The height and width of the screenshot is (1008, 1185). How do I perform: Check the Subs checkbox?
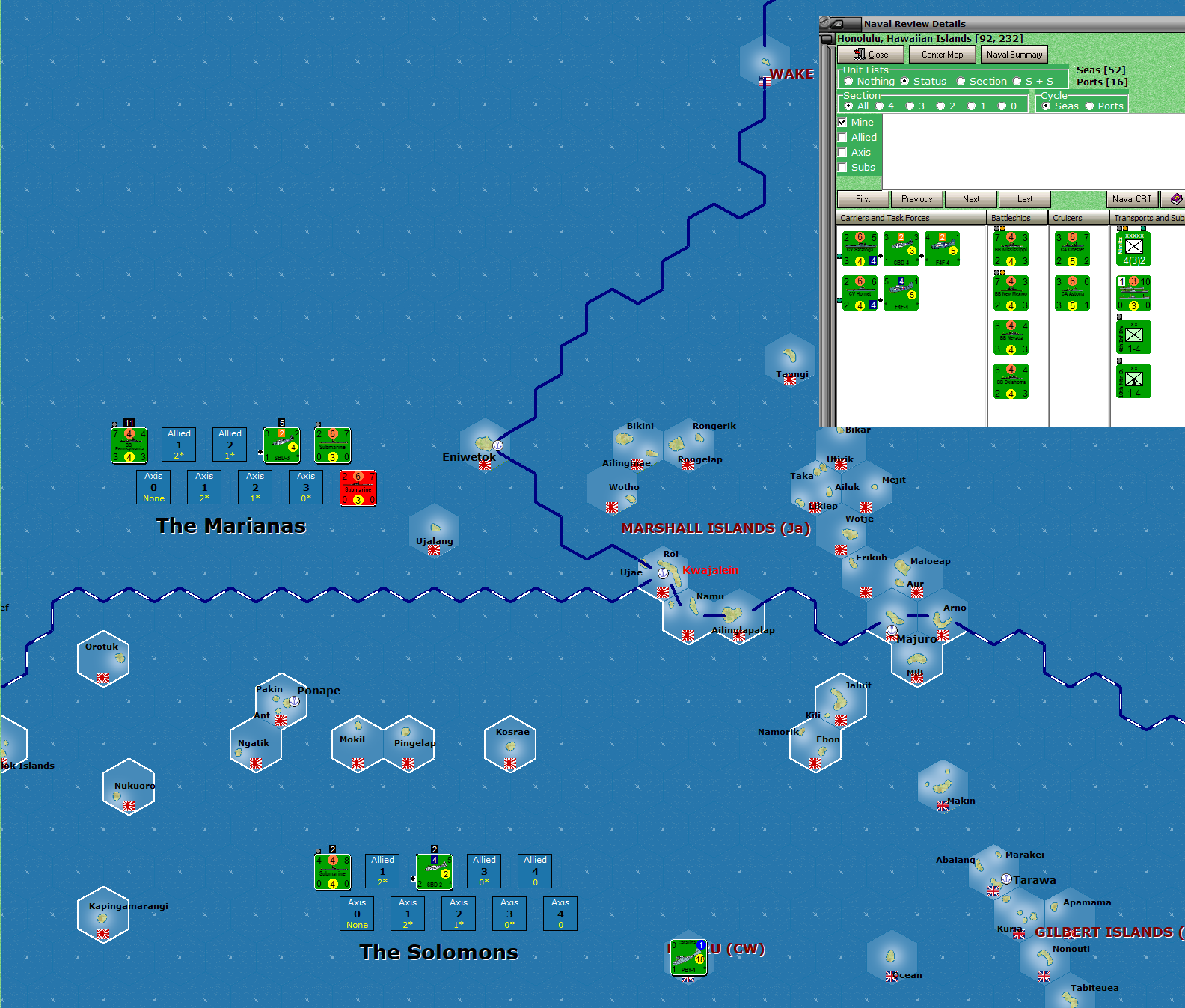(844, 167)
